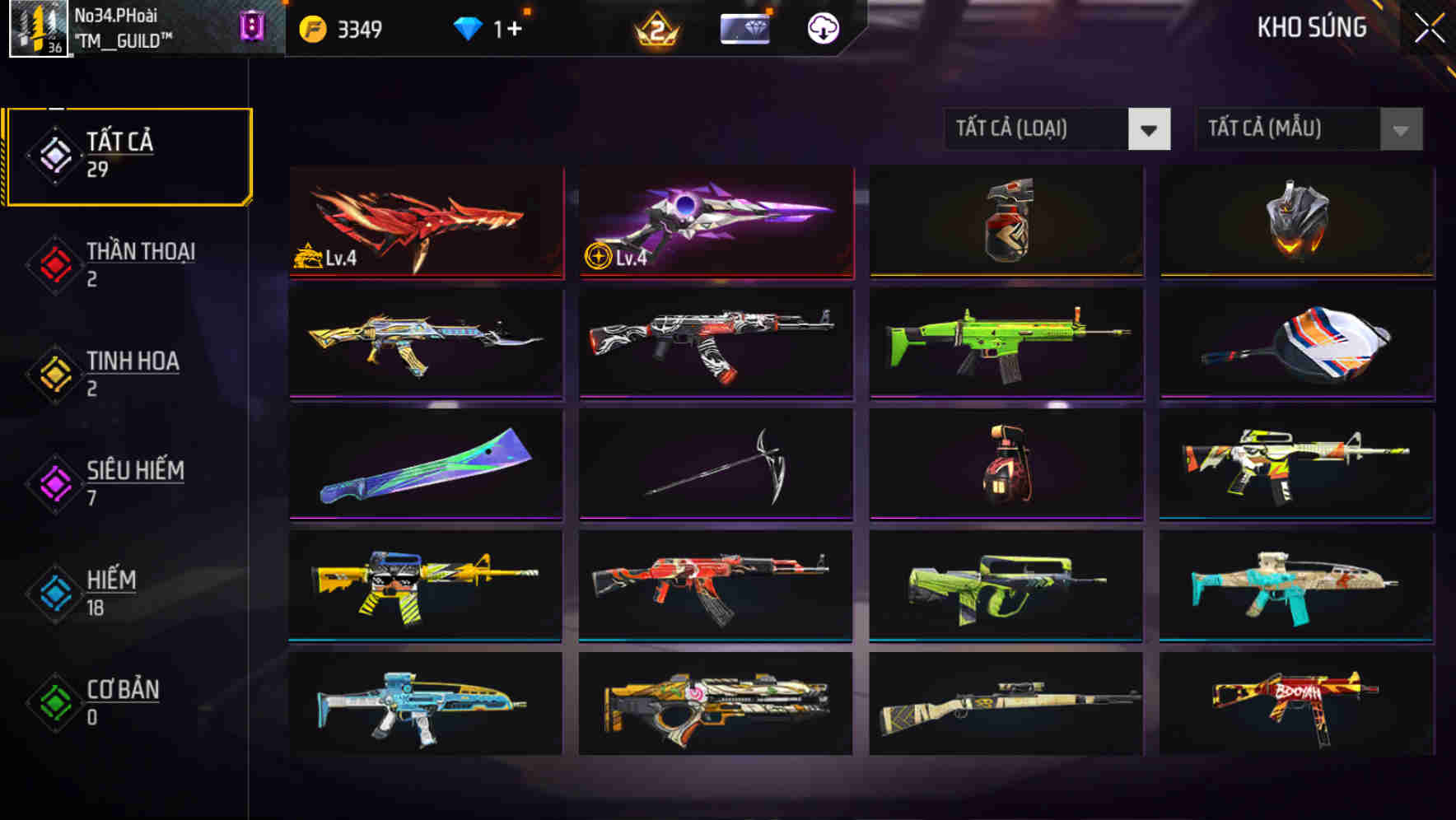Select the CƠ BẢN green rarity icon

(x=54, y=699)
